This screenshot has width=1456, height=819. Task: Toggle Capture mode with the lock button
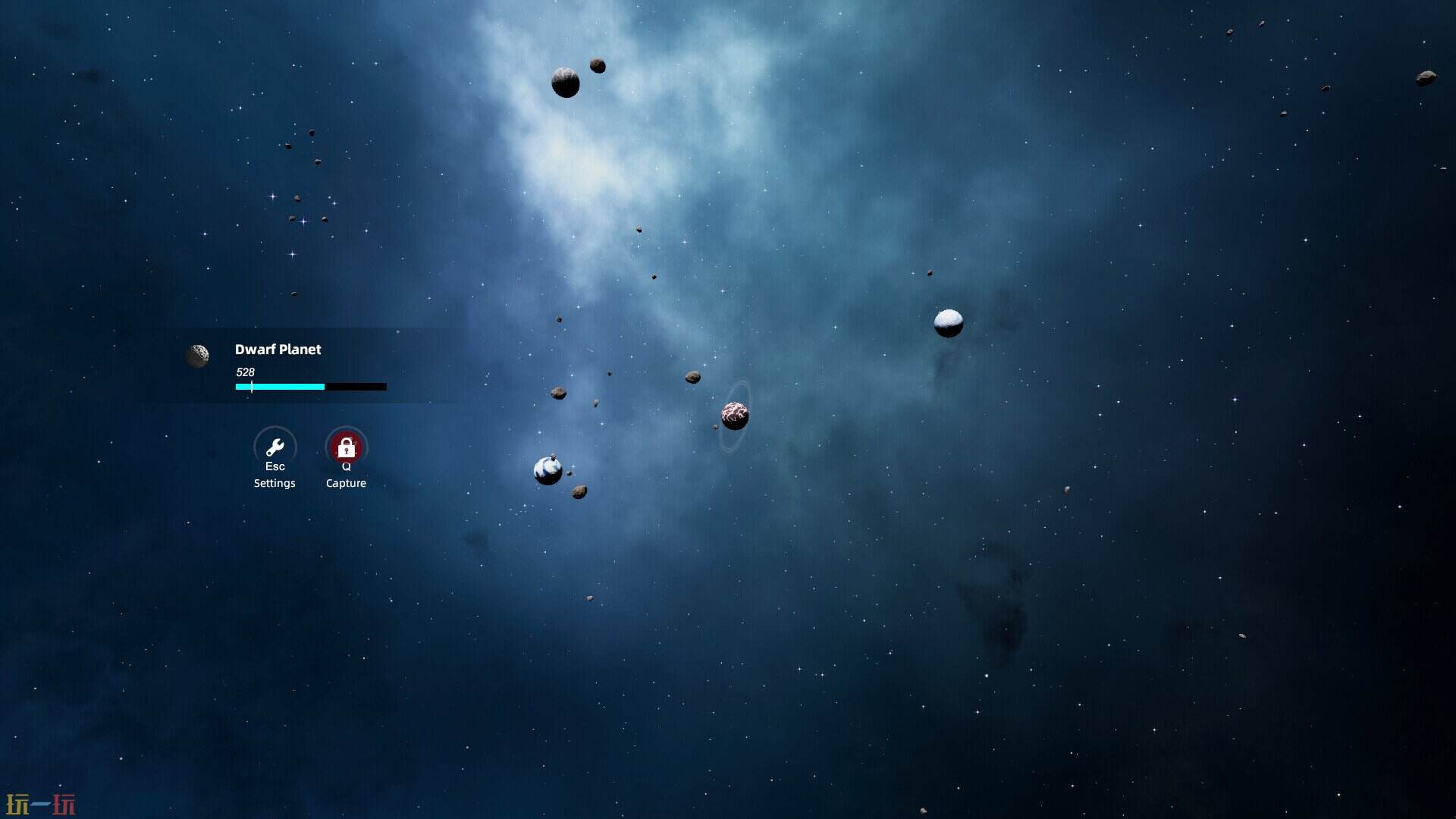click(x=346, y=447)
